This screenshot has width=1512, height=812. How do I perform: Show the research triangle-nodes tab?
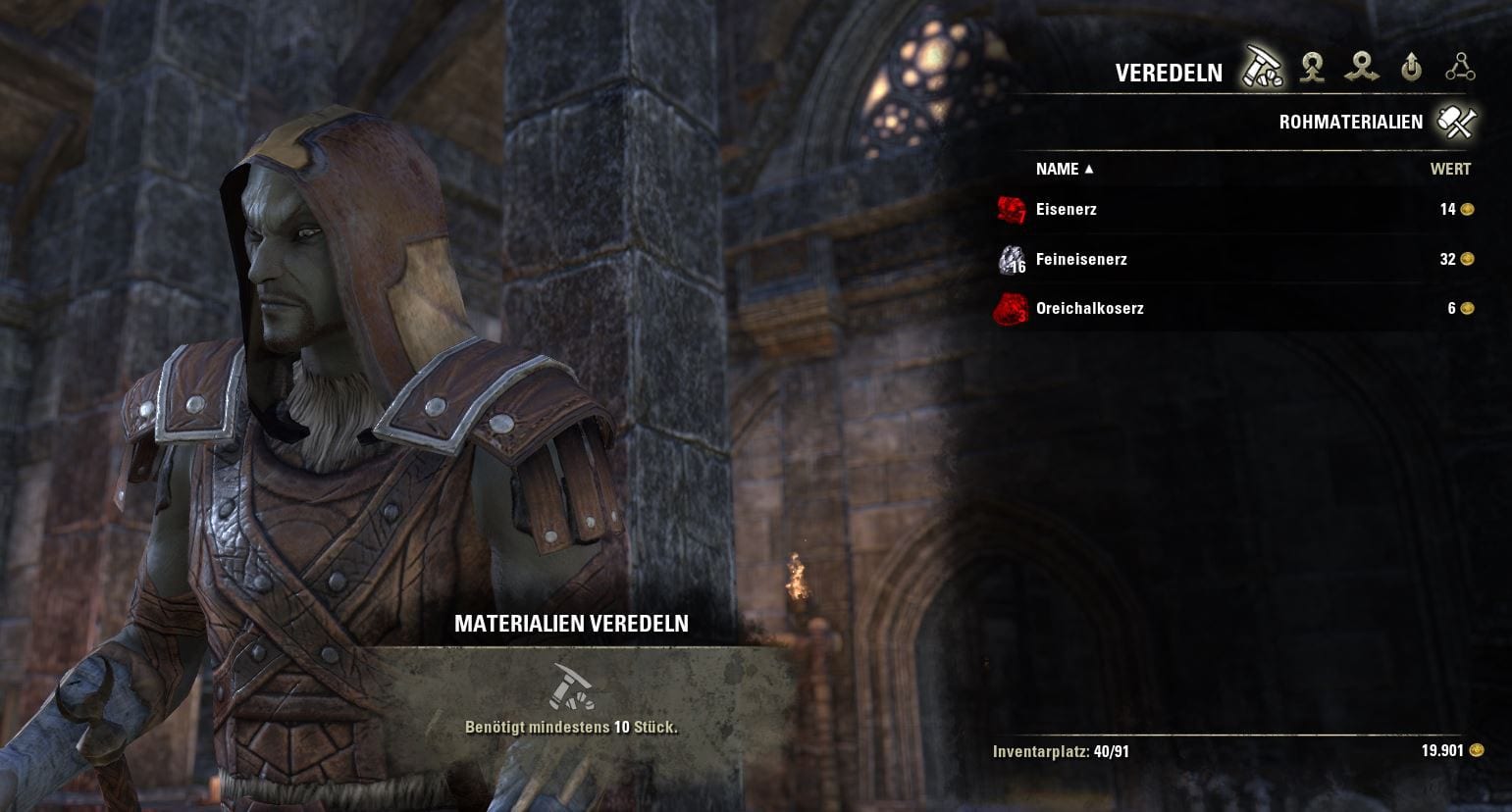tap(1460, 68)
